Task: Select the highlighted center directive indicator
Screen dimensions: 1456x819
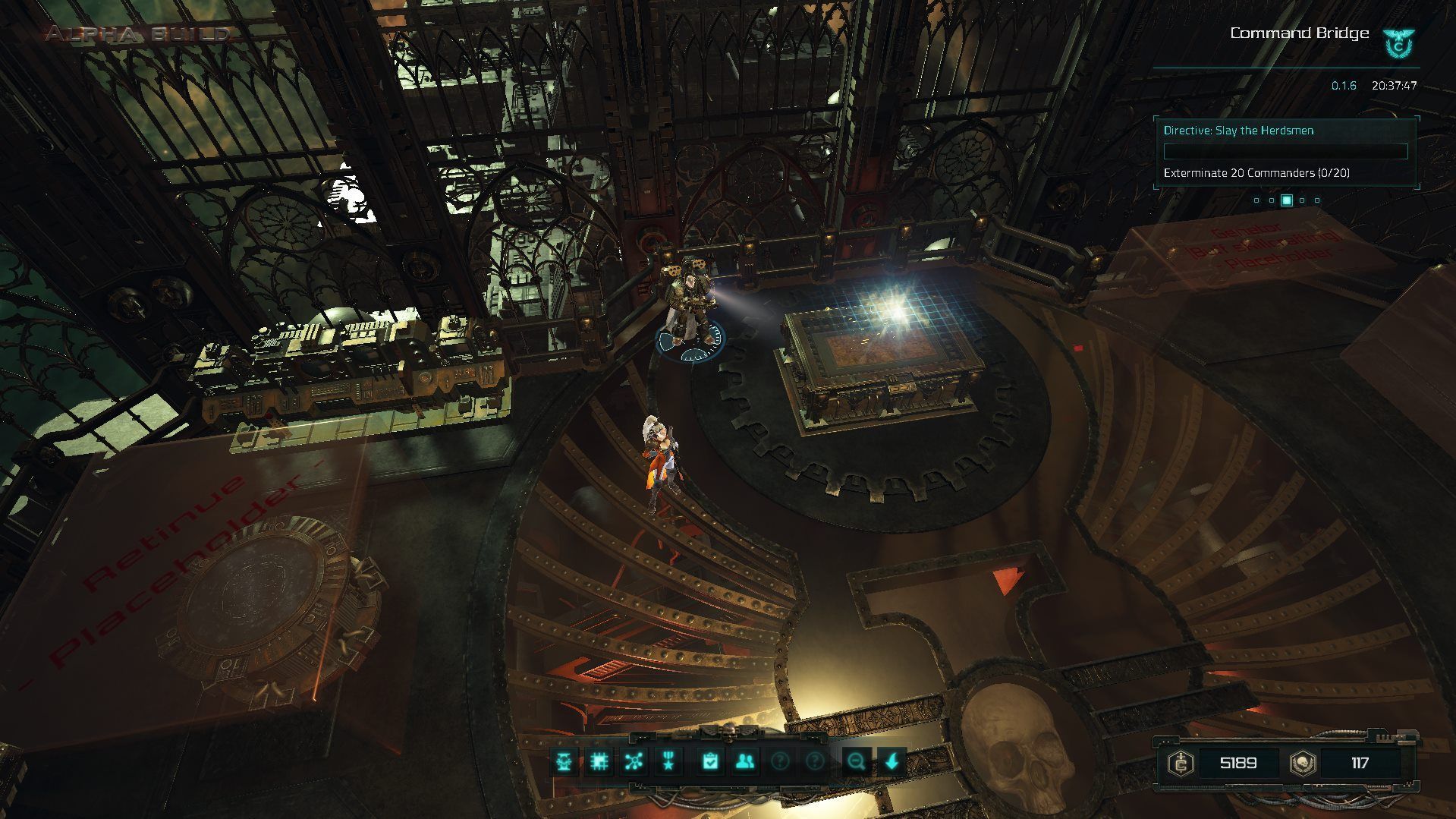Action: 1287,200
